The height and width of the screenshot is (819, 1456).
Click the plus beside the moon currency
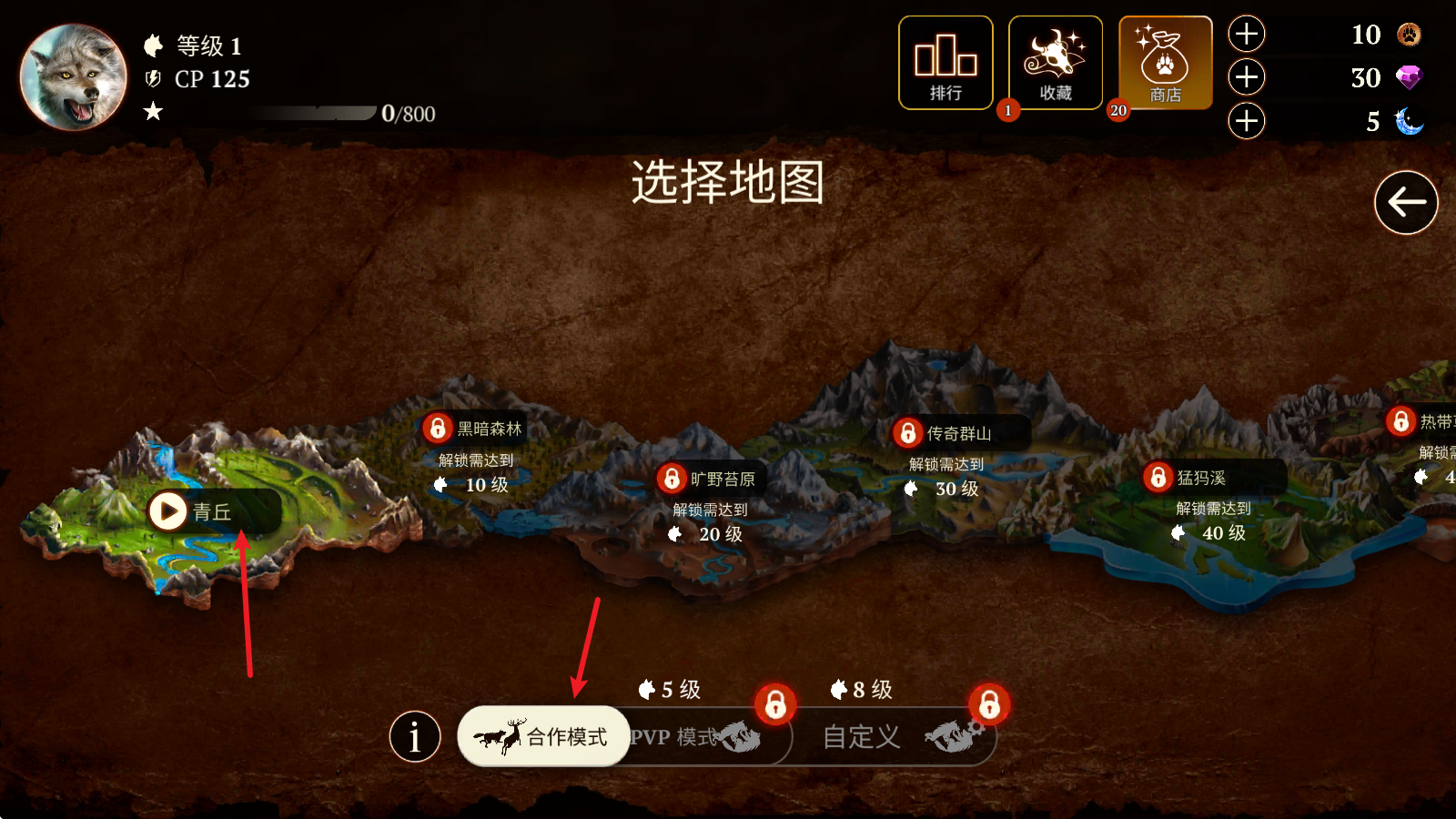pos(1247,121)
